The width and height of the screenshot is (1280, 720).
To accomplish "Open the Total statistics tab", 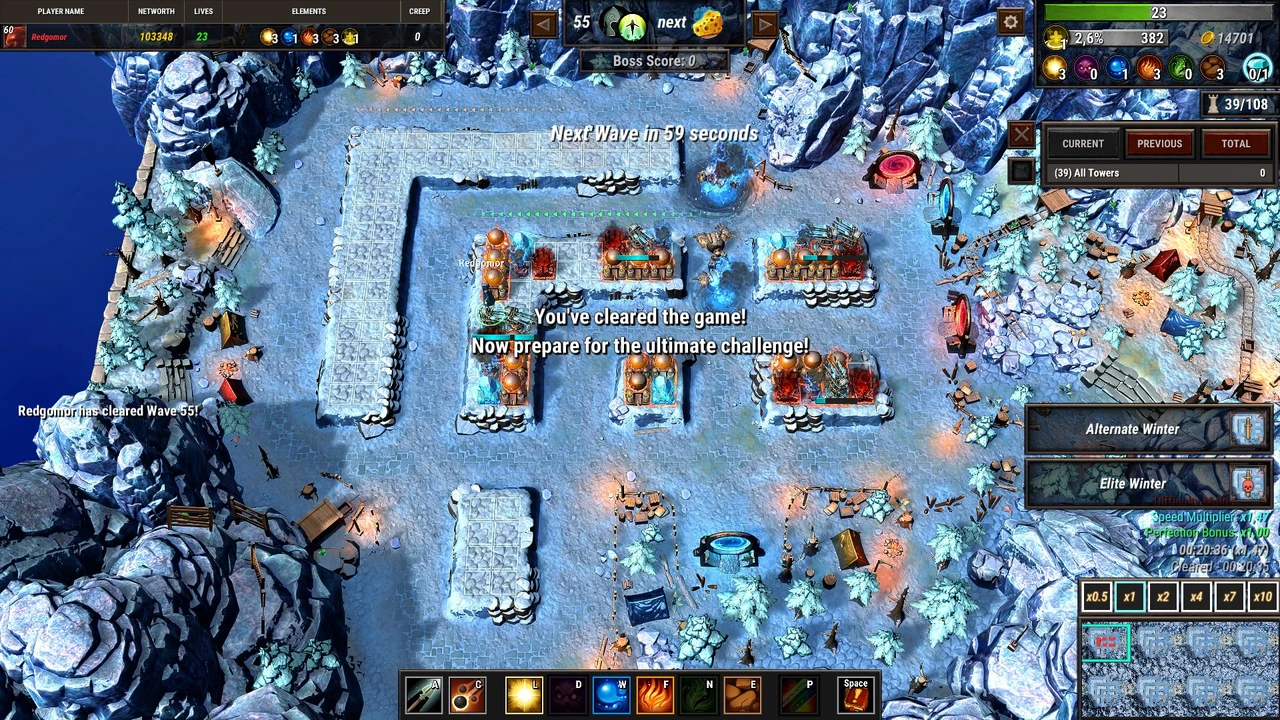I will tap(1235, 143).
